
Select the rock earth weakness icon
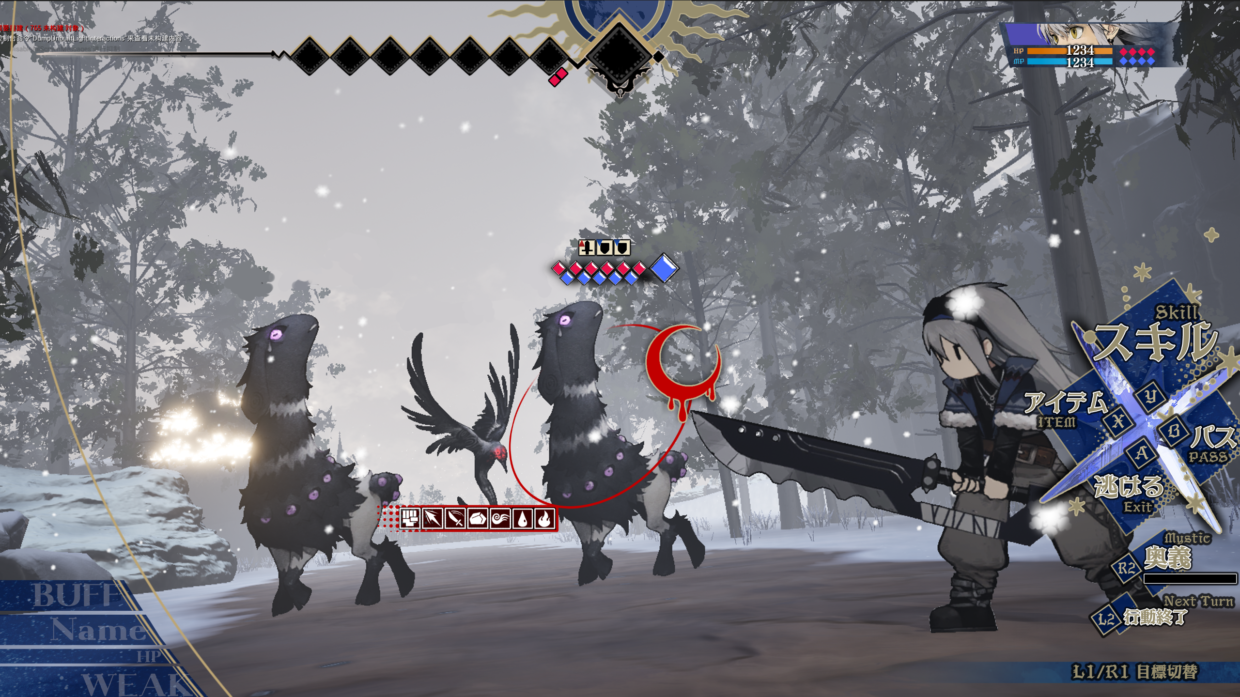coord(477,518)
